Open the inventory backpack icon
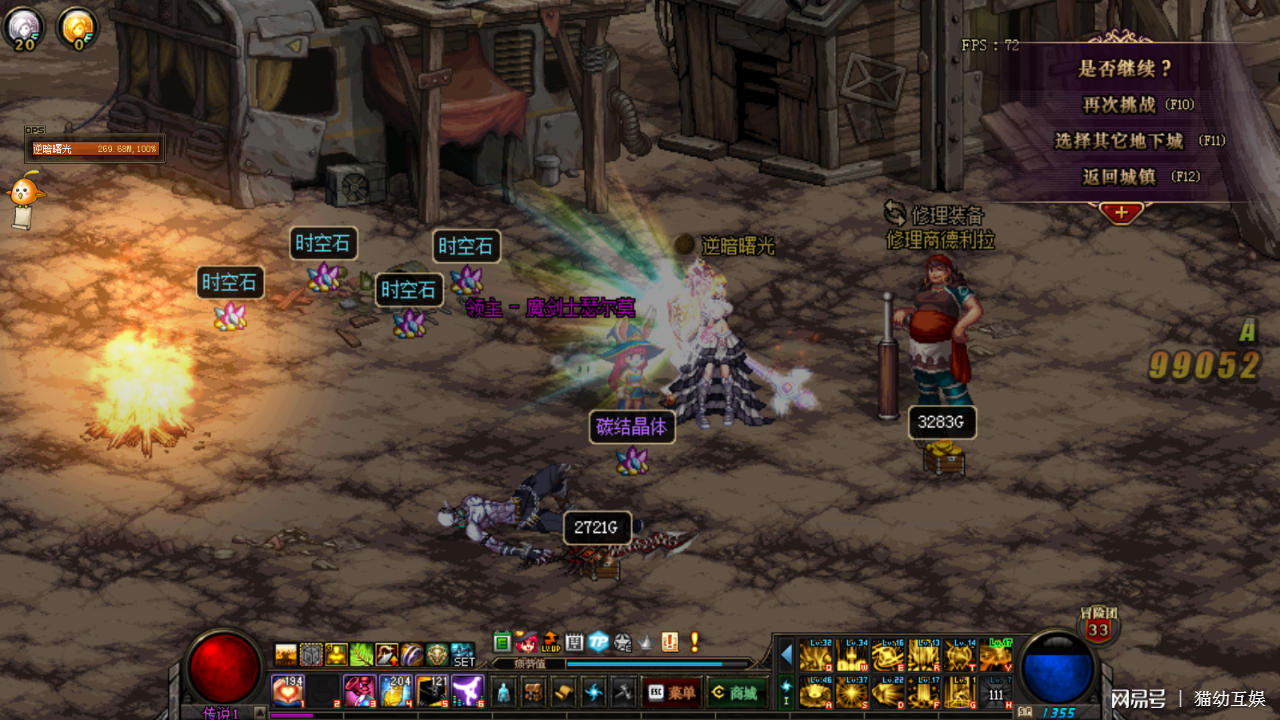The height and width of the screenshot is (720, 1280). [534, 691]
